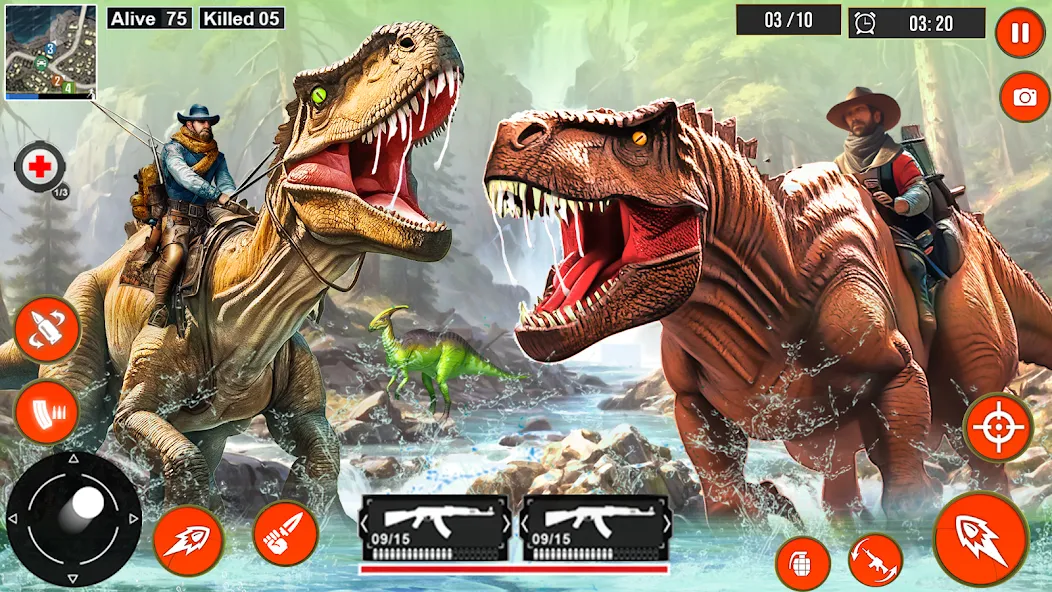
Task: Pause the game
Action: (x=1019, y=33)
